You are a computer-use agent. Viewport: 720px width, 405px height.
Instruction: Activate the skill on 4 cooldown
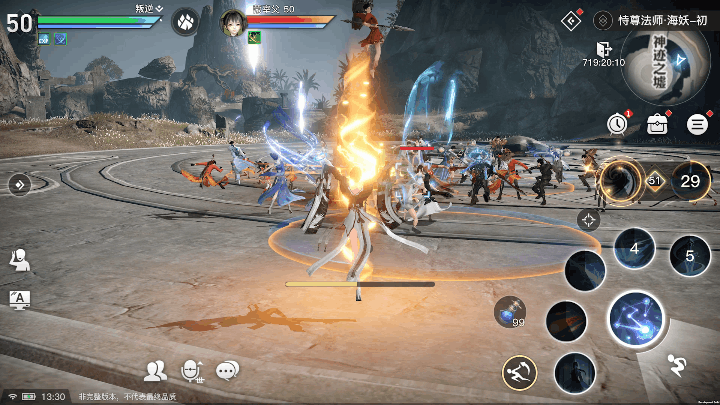(633, 247)
